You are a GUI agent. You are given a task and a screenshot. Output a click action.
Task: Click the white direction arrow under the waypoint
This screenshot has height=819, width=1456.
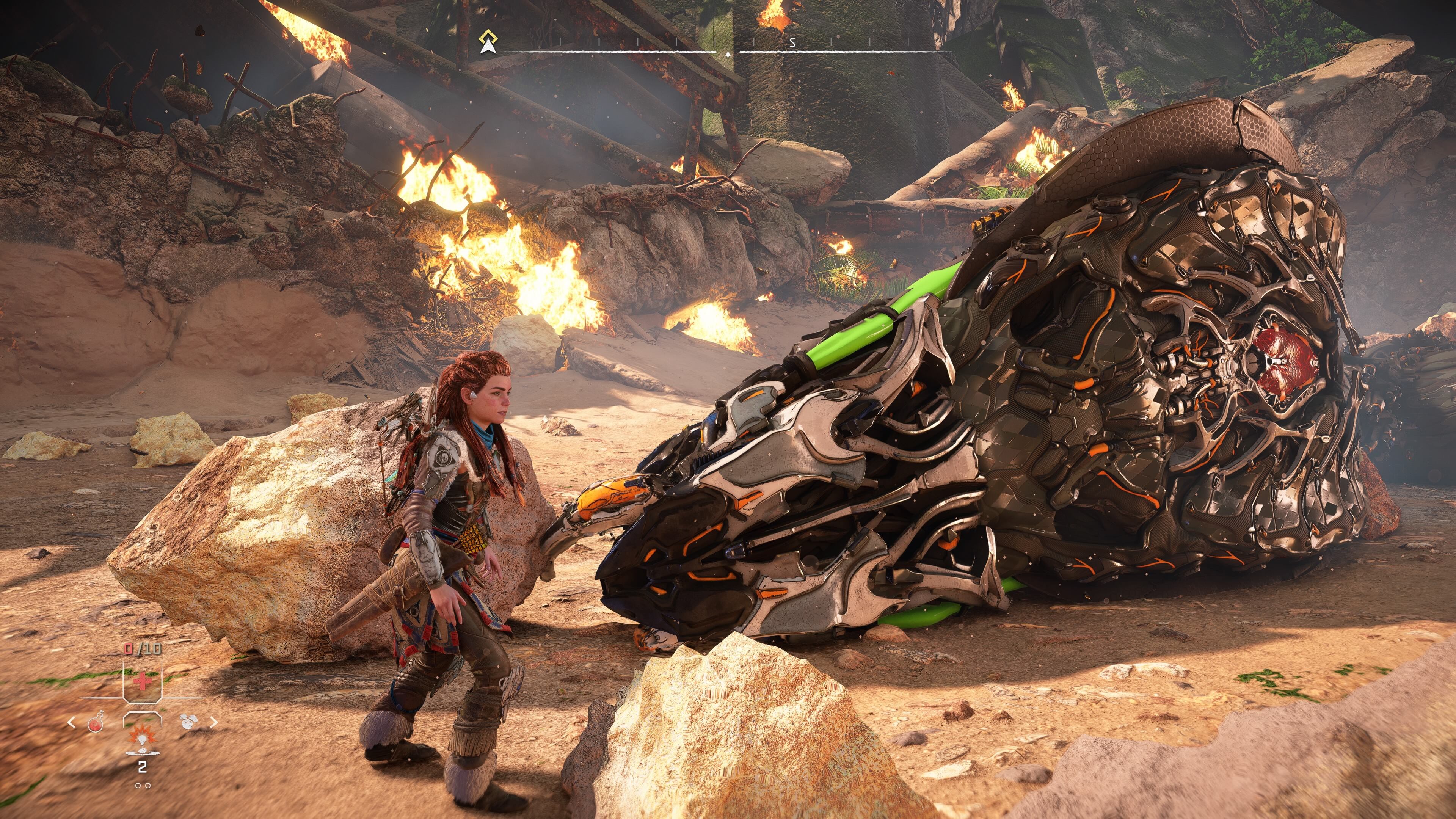(x=488, y=48)
